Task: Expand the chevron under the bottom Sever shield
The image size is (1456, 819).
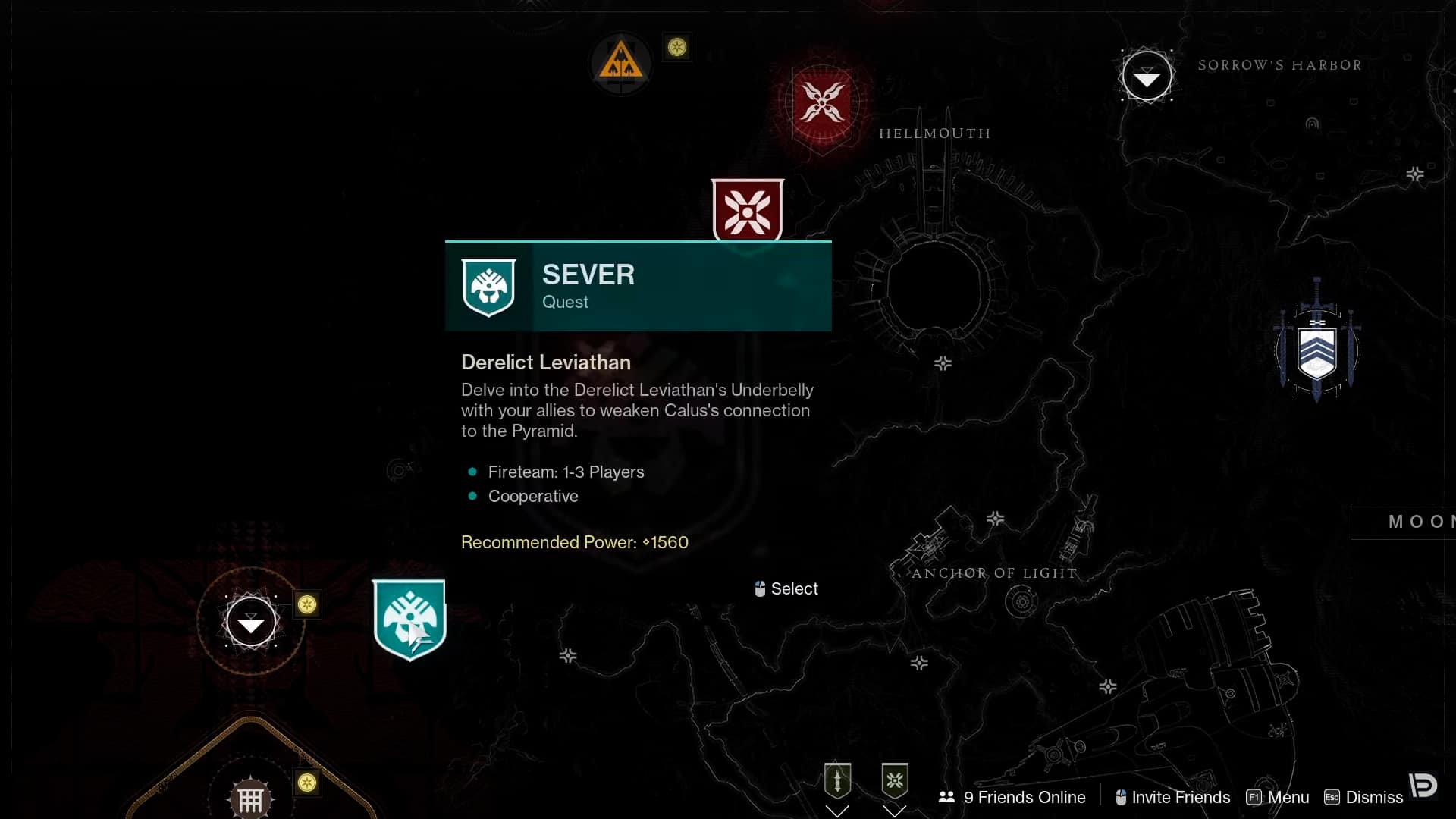Action: 895,811
